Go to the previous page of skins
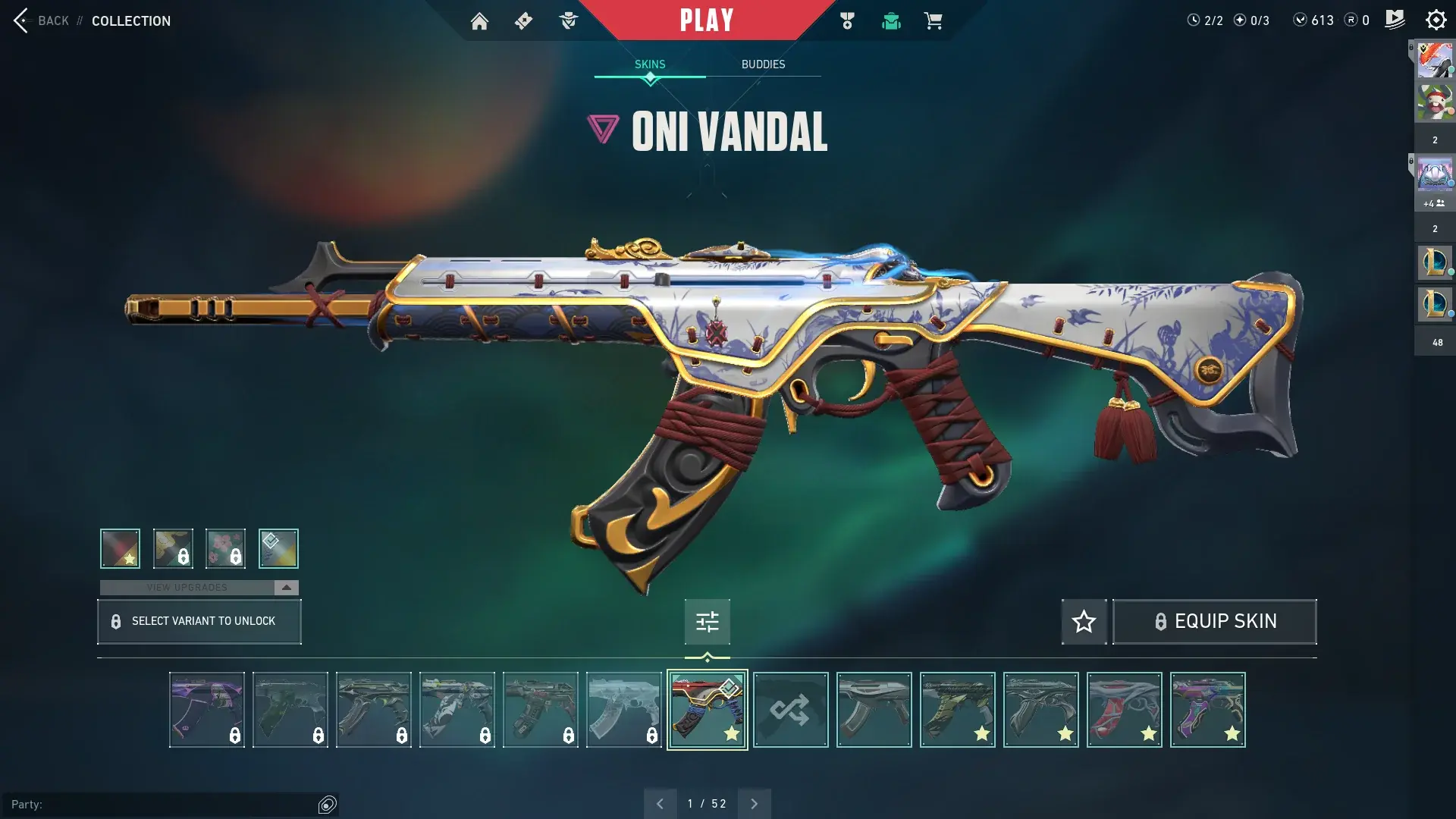 tap(660, 804)
